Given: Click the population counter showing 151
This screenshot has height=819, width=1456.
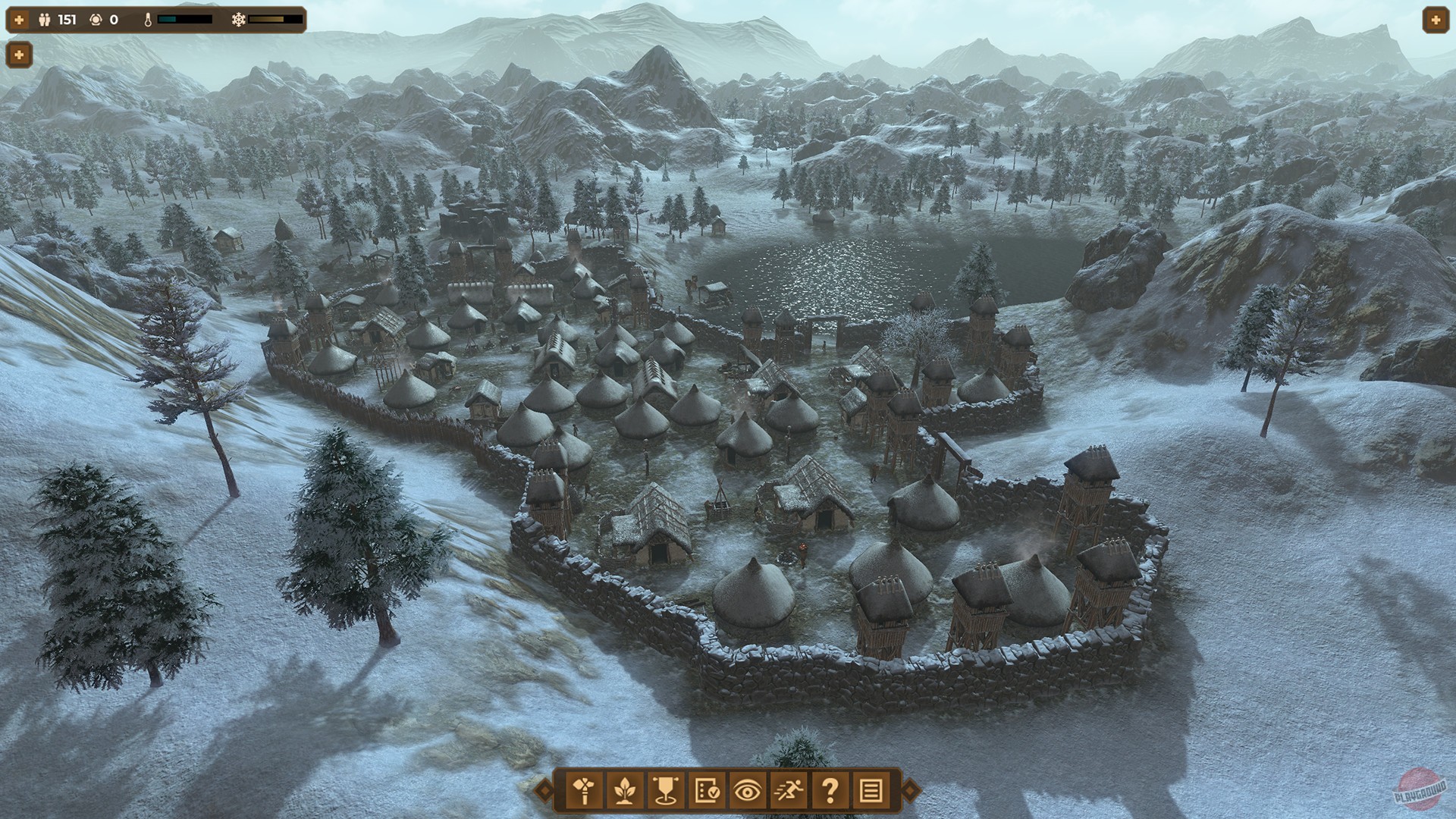Looking at the screenshot, I should tap(67, 20).
